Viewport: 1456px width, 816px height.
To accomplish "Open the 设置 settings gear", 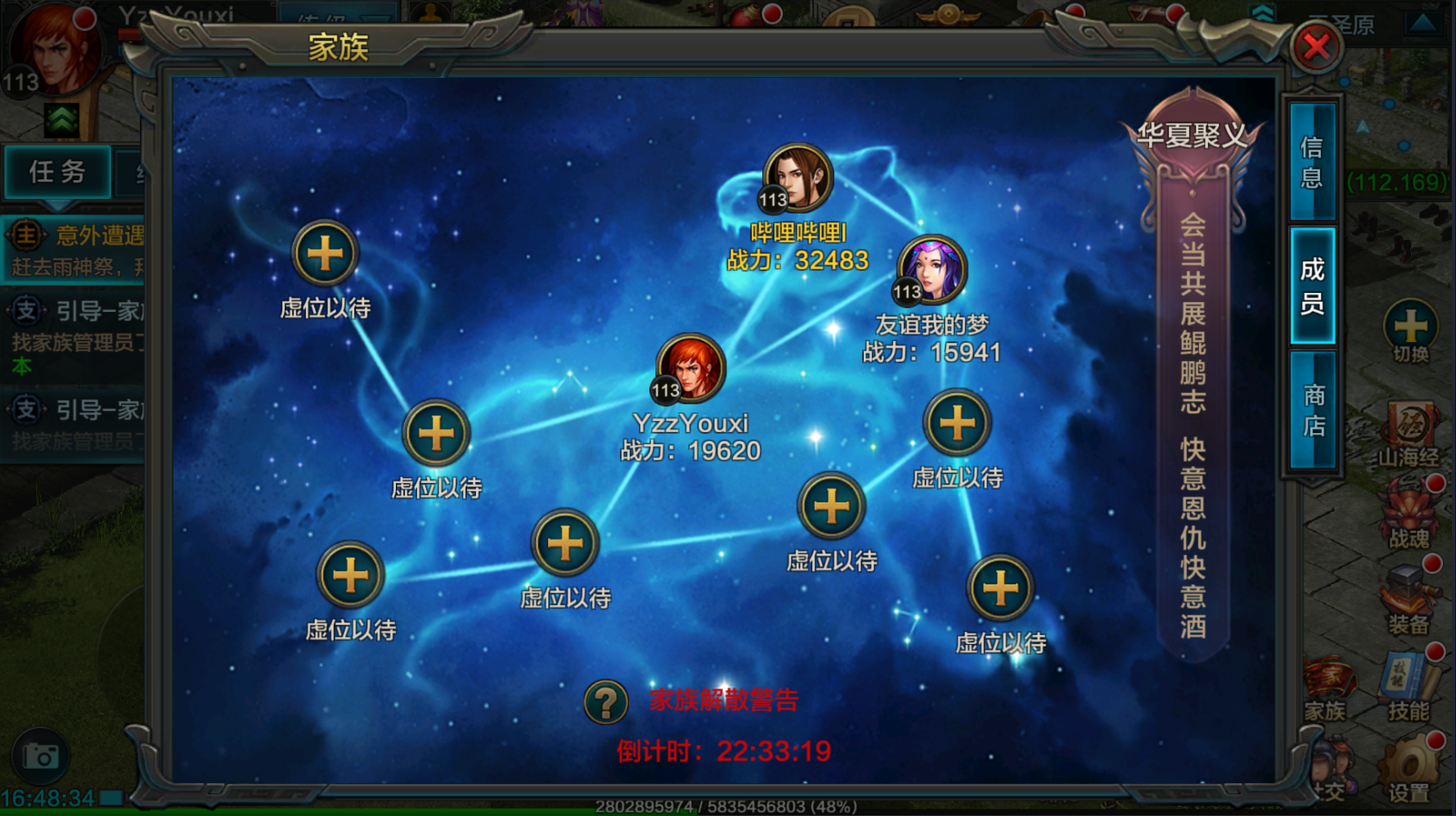I will click(1409, 769).
